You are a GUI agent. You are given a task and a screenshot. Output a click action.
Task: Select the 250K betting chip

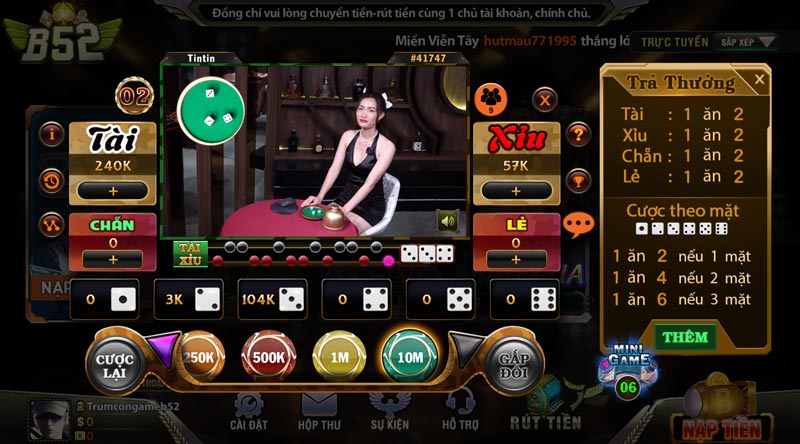200,357
